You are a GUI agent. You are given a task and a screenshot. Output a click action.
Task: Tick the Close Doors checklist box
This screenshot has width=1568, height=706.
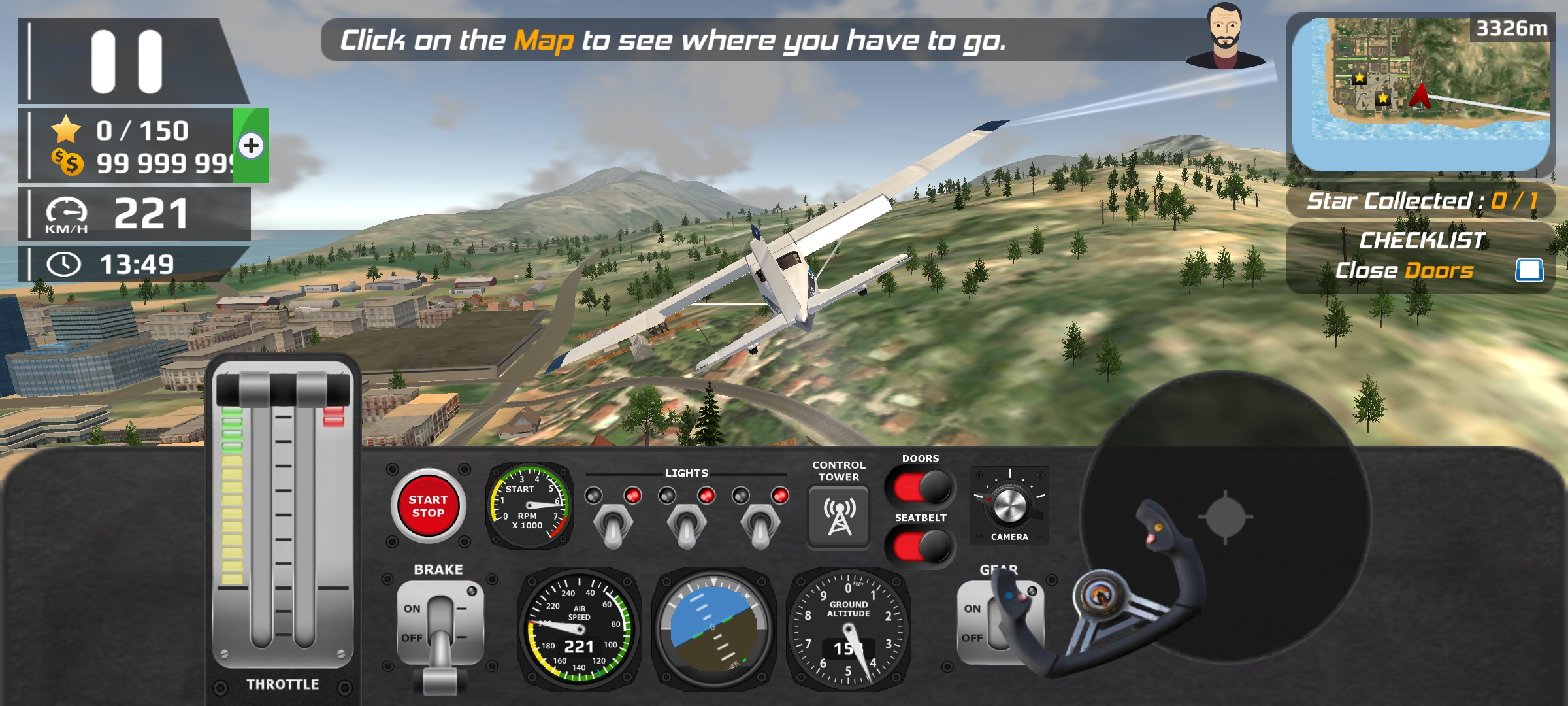1529,270
